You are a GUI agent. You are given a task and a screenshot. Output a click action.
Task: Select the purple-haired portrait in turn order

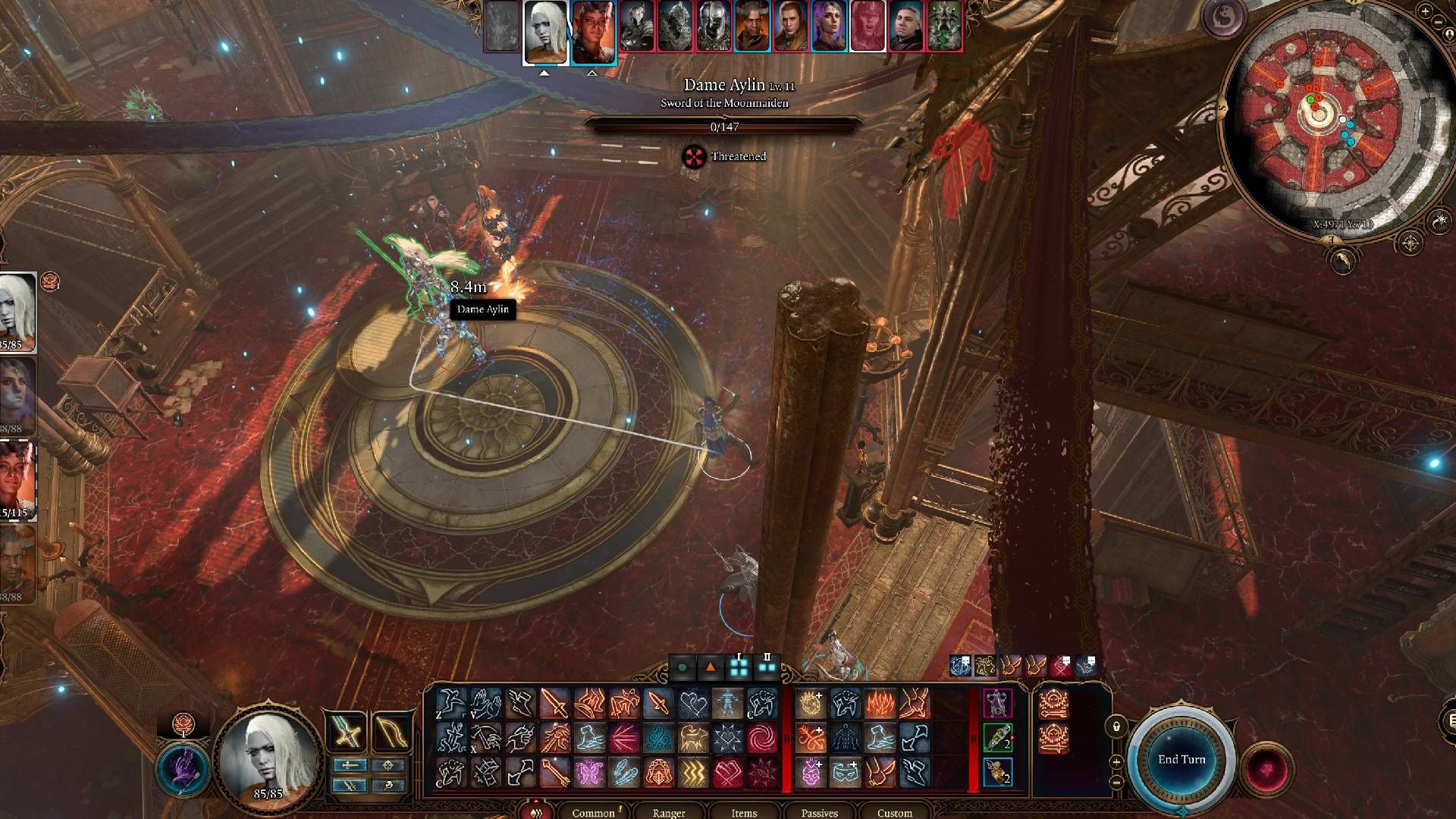coord(829,27)
